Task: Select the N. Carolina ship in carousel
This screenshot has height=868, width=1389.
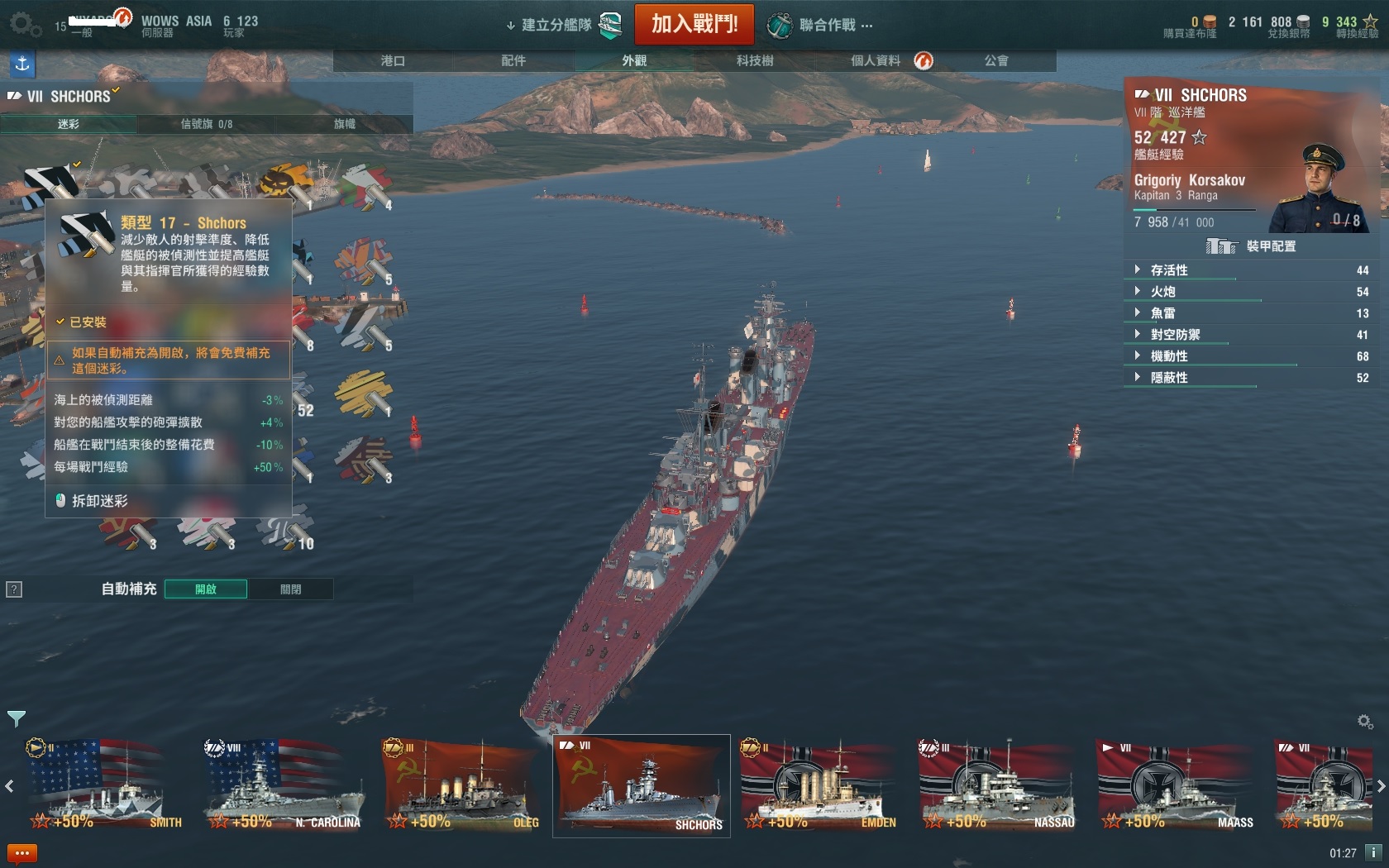Action: tap(284, 785)
